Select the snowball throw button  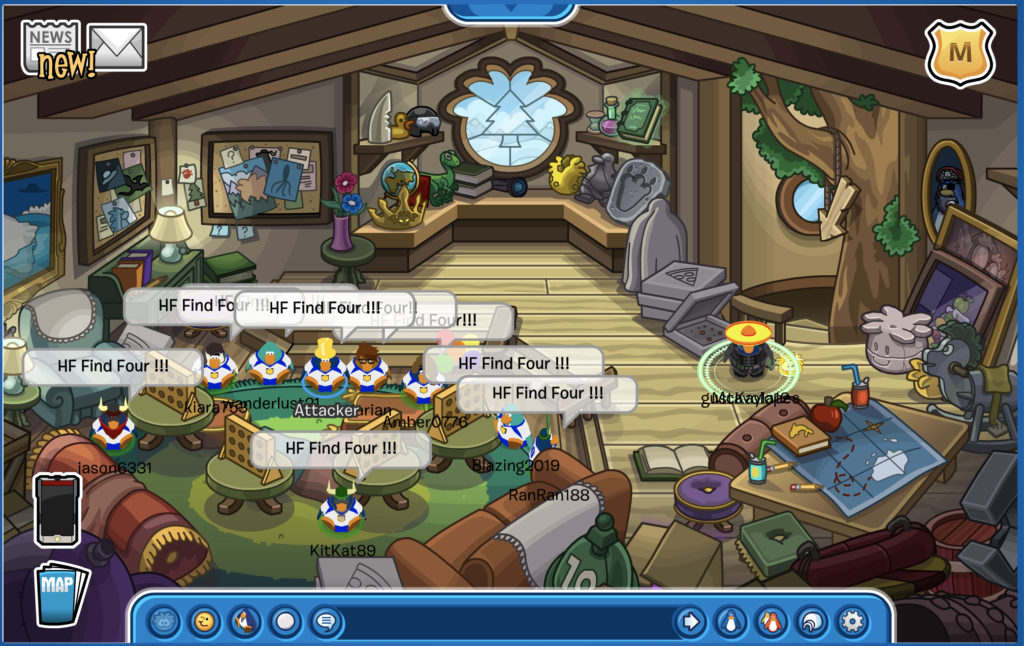[285, 622]
